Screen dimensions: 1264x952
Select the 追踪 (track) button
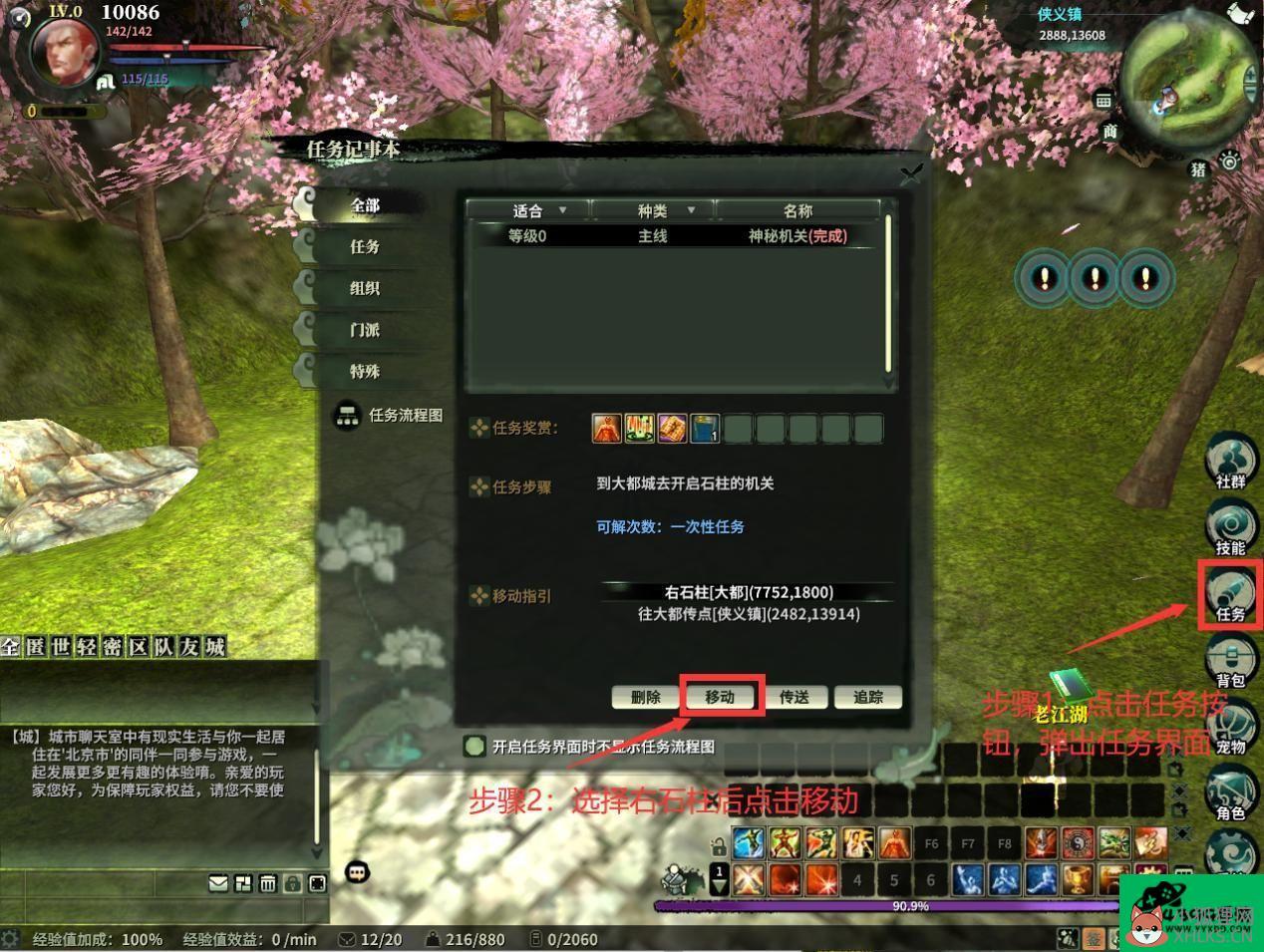(868, 697)
